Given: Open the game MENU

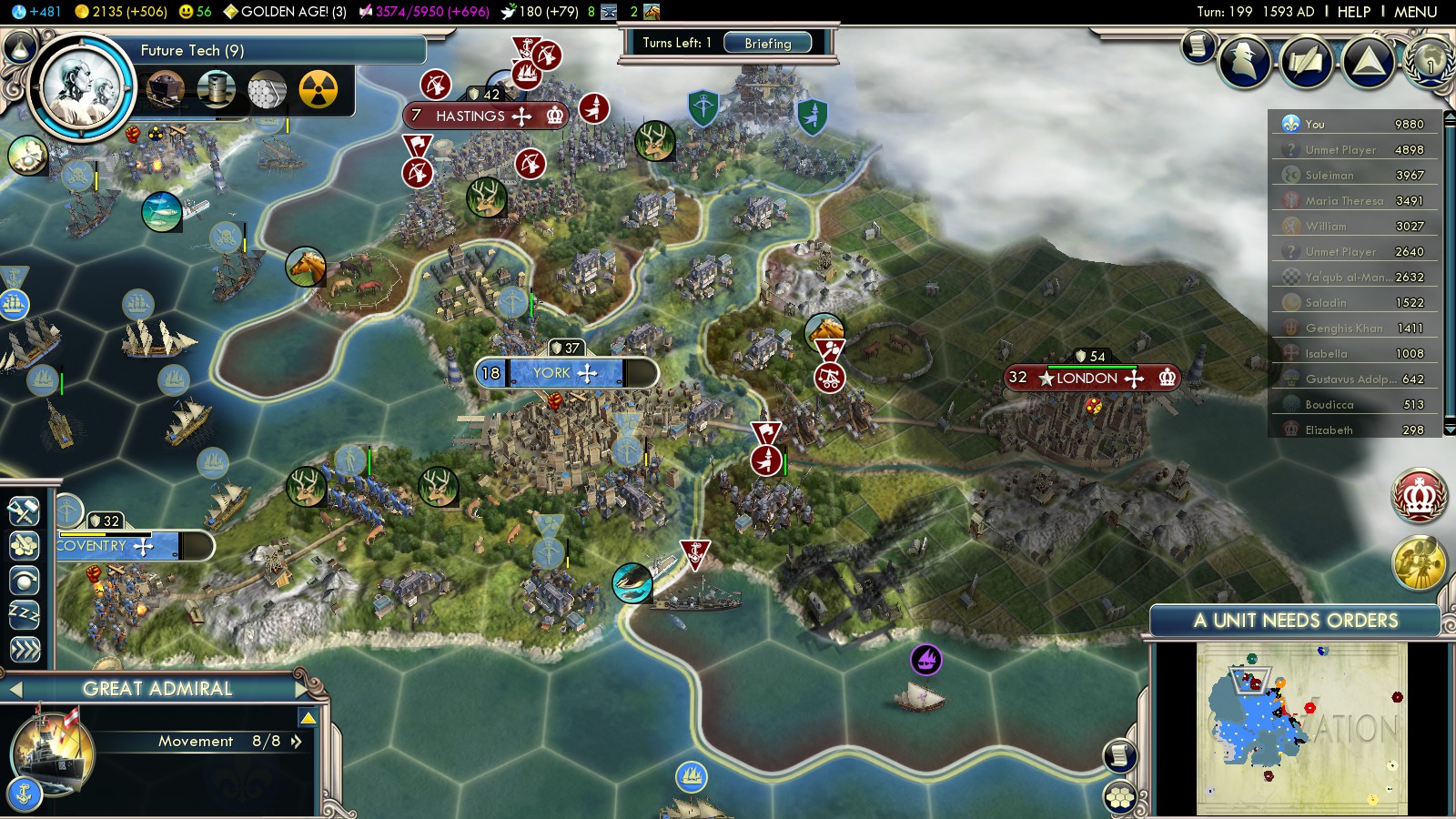Looking at the screenshot, I should click(x=1415, y=12).
